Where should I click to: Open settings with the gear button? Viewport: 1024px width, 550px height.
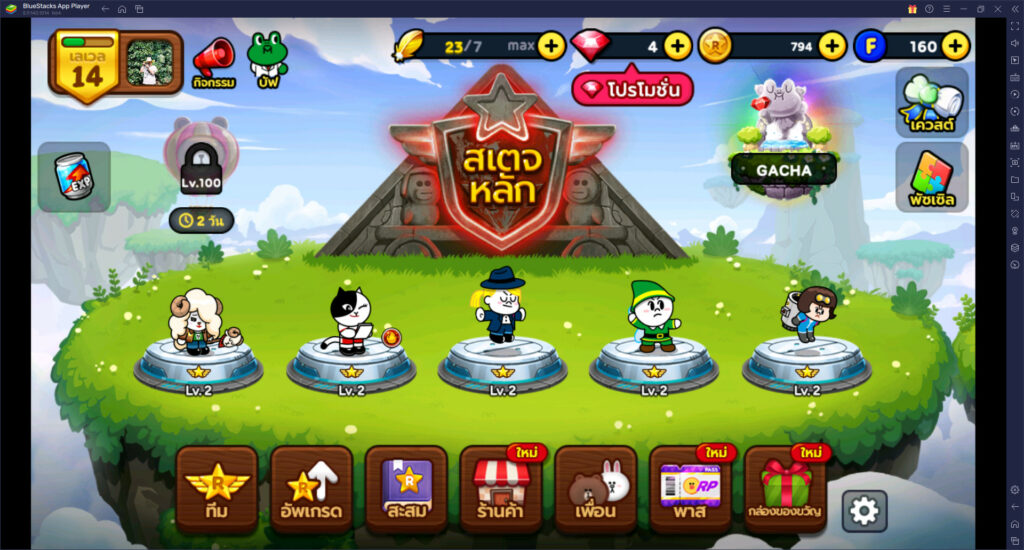[x=864, y=511]
